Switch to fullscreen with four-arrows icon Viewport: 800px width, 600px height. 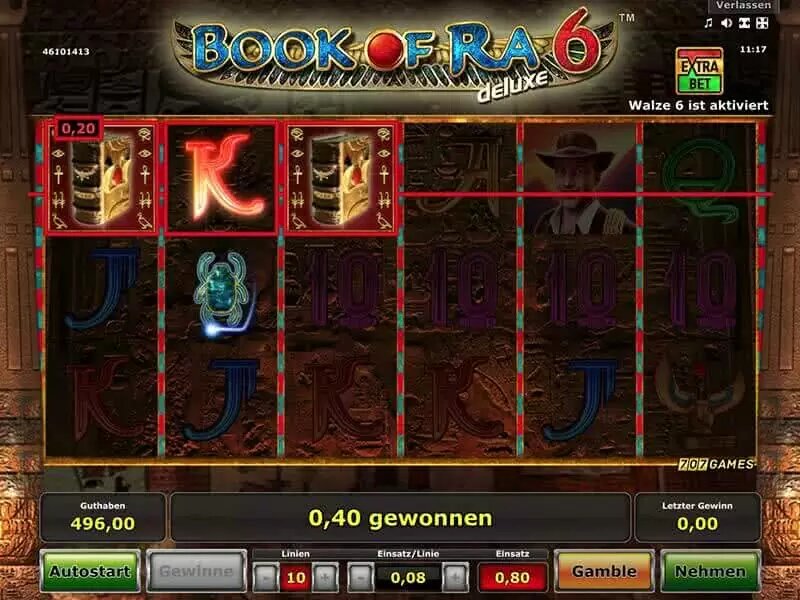pos(762,23)
